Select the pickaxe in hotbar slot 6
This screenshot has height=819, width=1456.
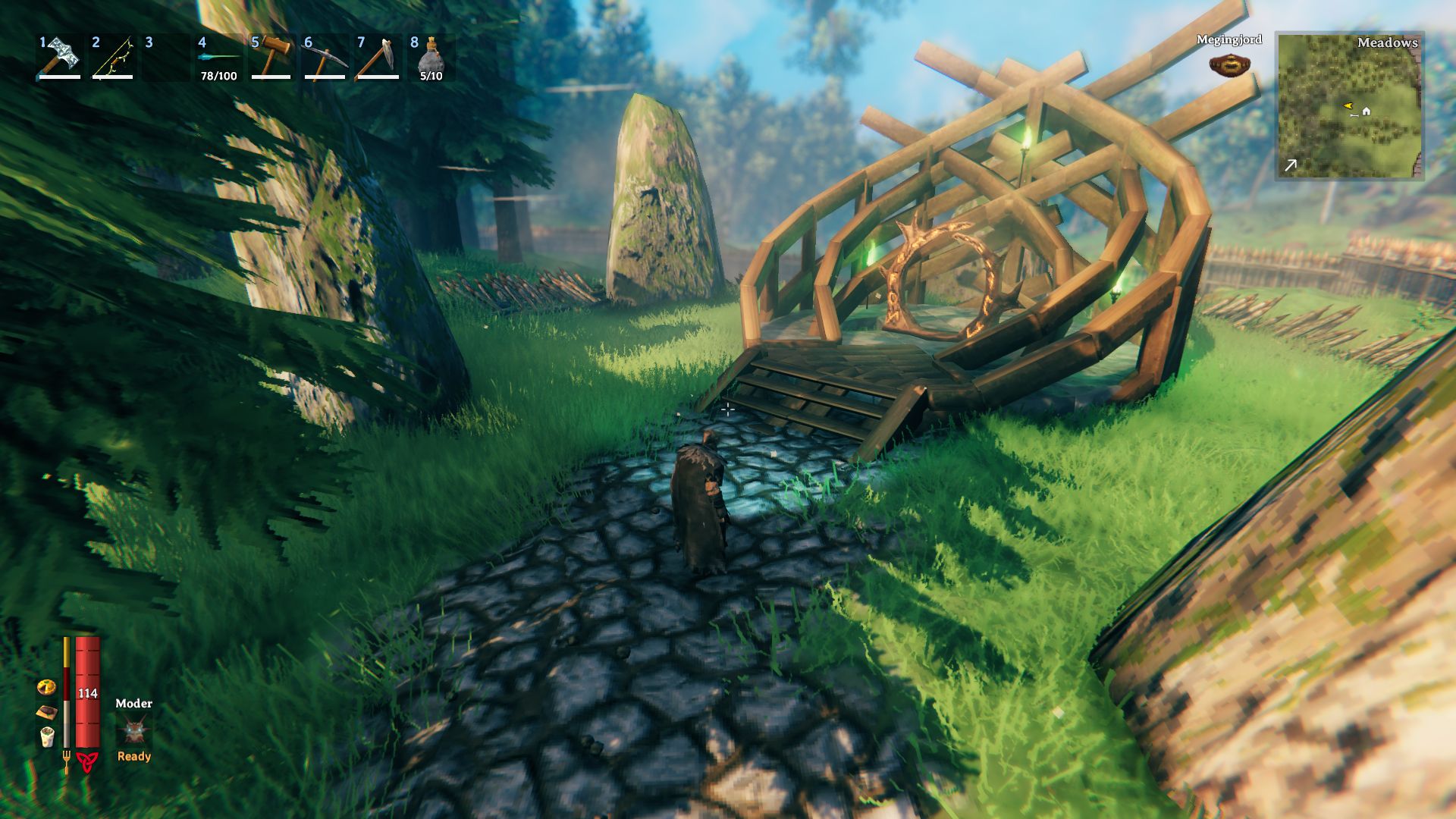point(325,57)
